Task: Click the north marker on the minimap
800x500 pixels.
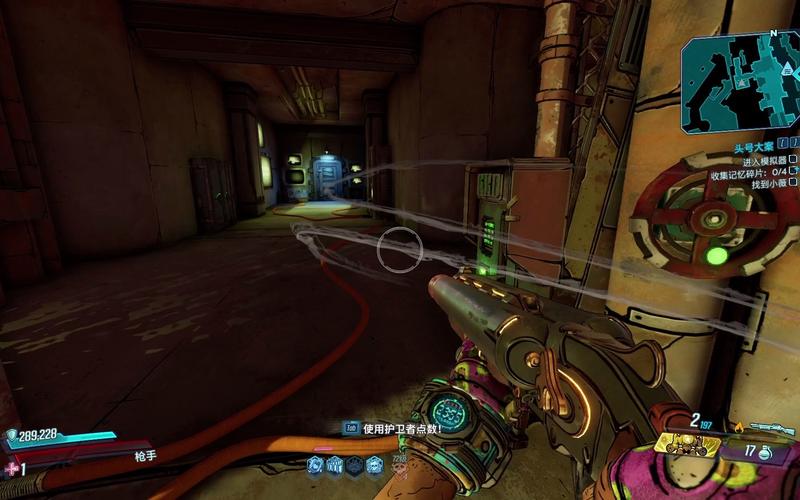Action: point(772,34)
